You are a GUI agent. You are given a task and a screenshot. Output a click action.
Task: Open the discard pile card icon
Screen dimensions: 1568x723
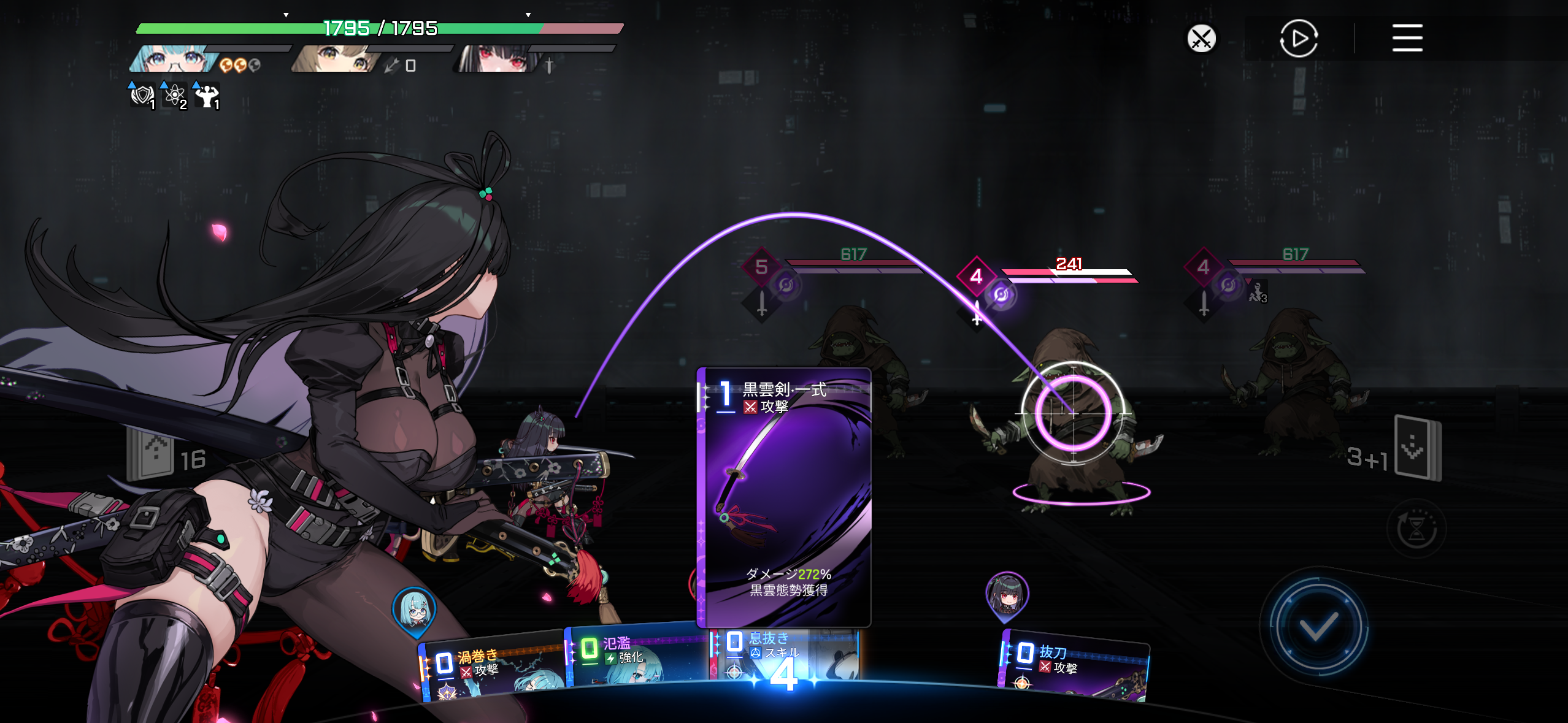[1416, 446]
